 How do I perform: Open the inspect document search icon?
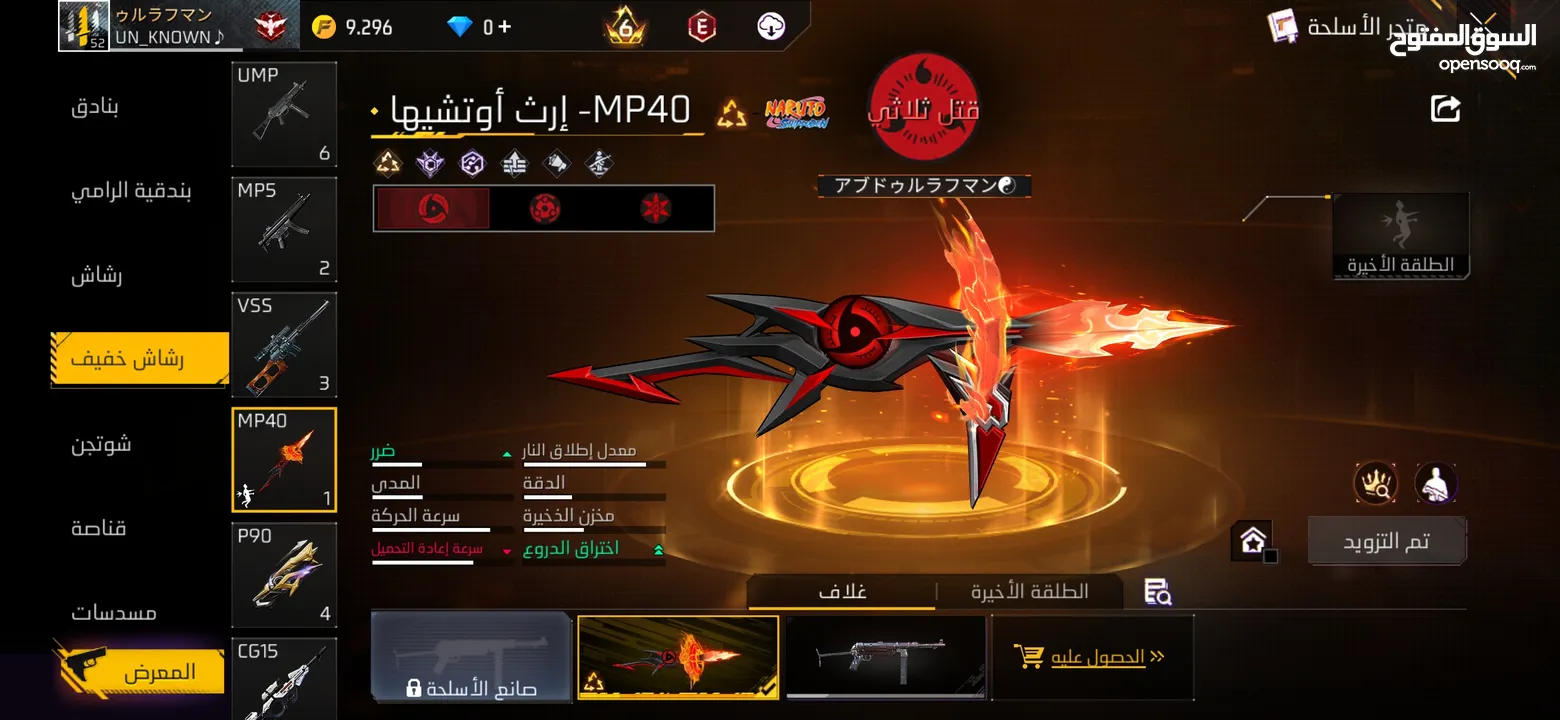coord(1157,591)
